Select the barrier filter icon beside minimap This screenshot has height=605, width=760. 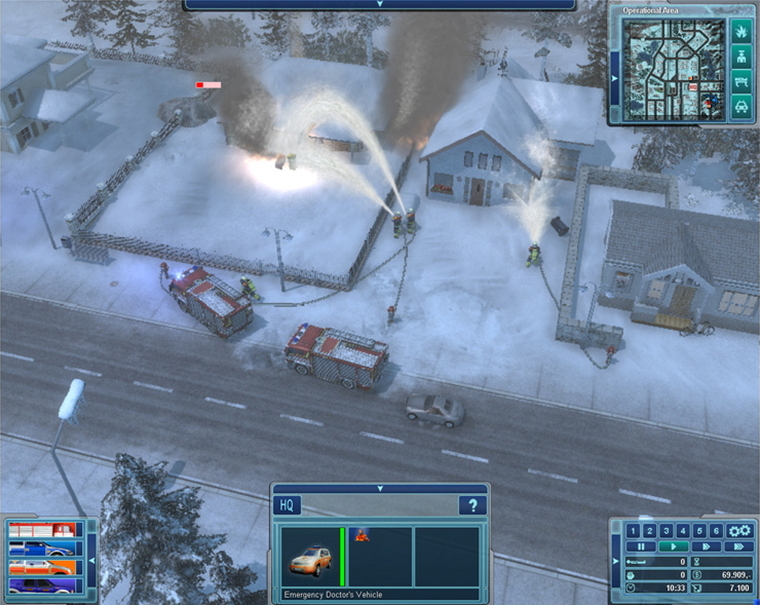point(741,82)
